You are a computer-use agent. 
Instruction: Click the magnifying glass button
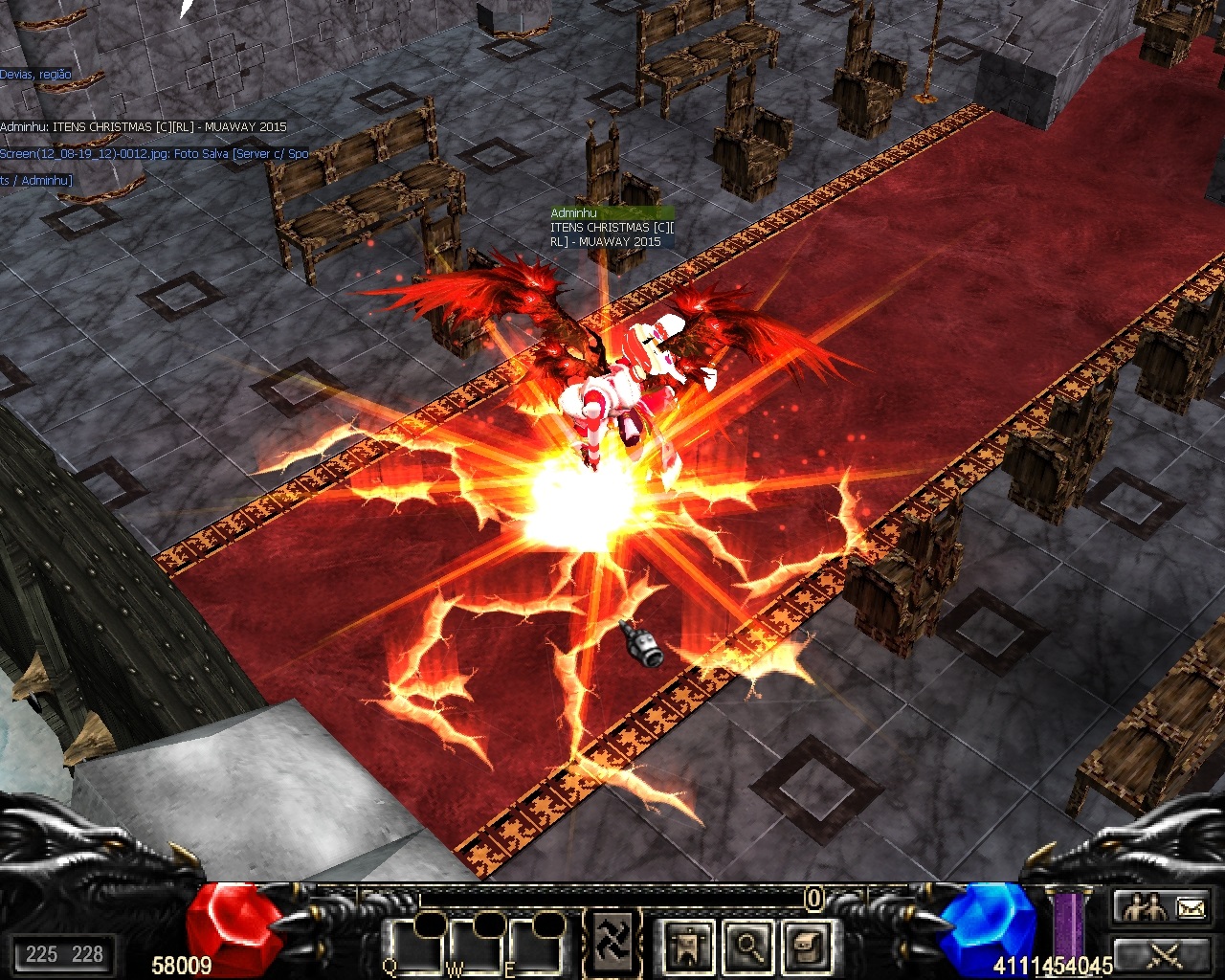tap(747, 946)
